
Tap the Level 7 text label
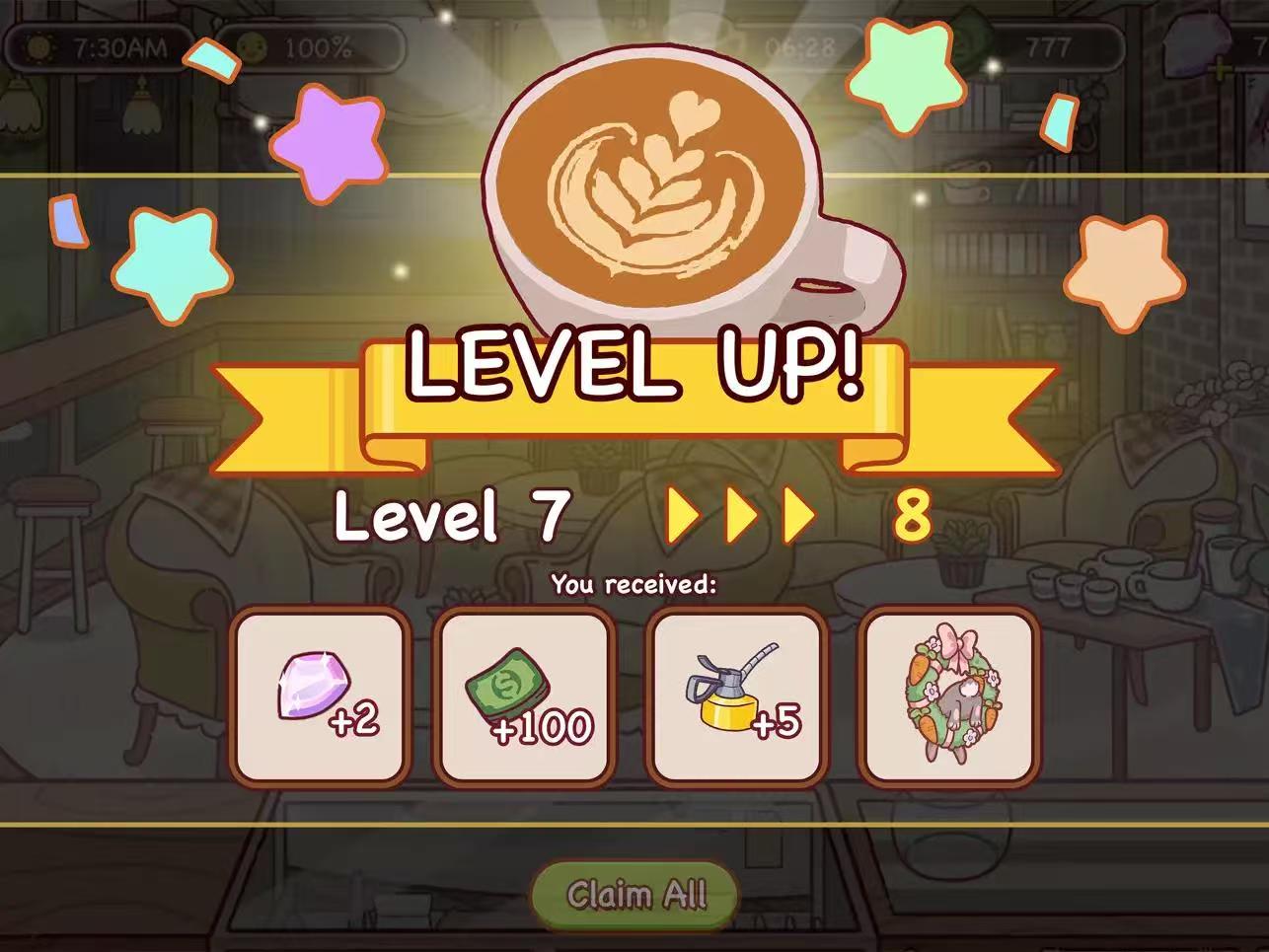pyautogui.click(x=449, y=515)
